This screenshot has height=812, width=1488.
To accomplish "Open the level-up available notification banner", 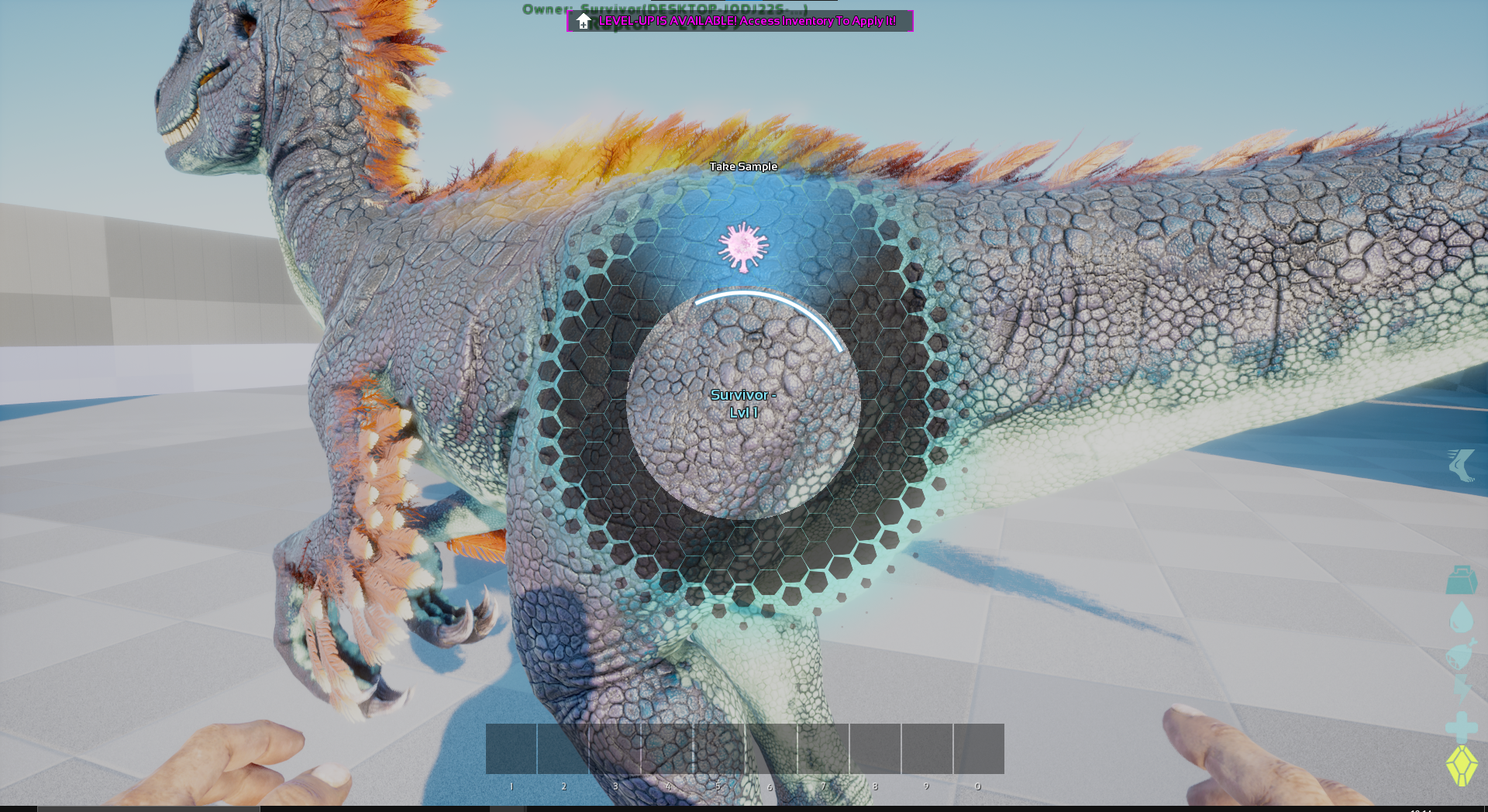I will (740, 21).
